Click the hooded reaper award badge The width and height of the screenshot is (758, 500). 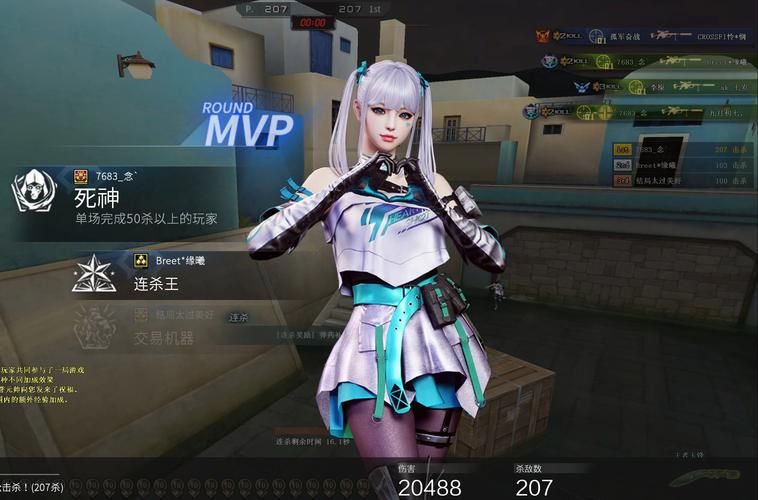[33, 191]
